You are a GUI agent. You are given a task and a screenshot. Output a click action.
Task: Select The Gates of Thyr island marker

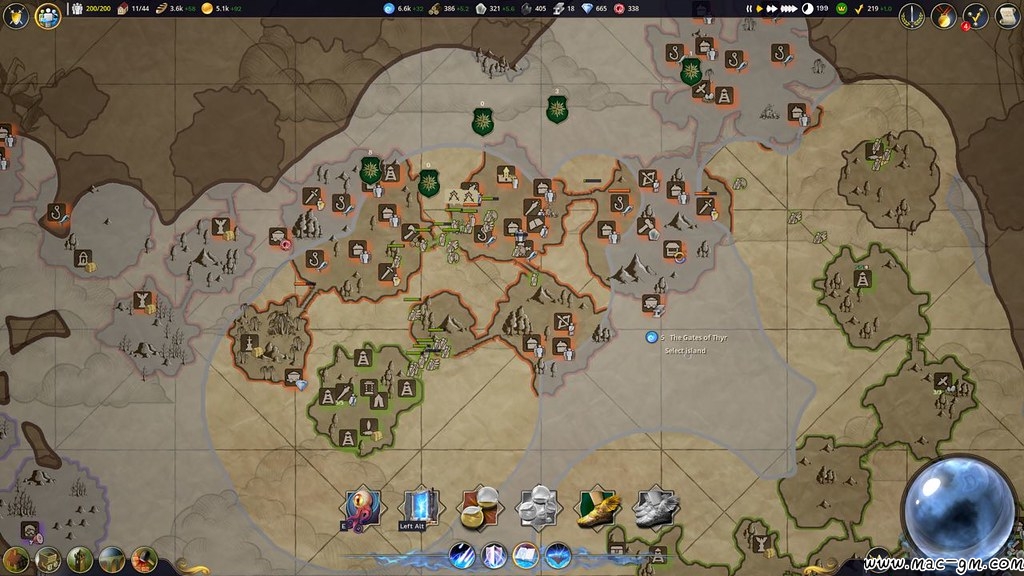[x=651, y=338]
